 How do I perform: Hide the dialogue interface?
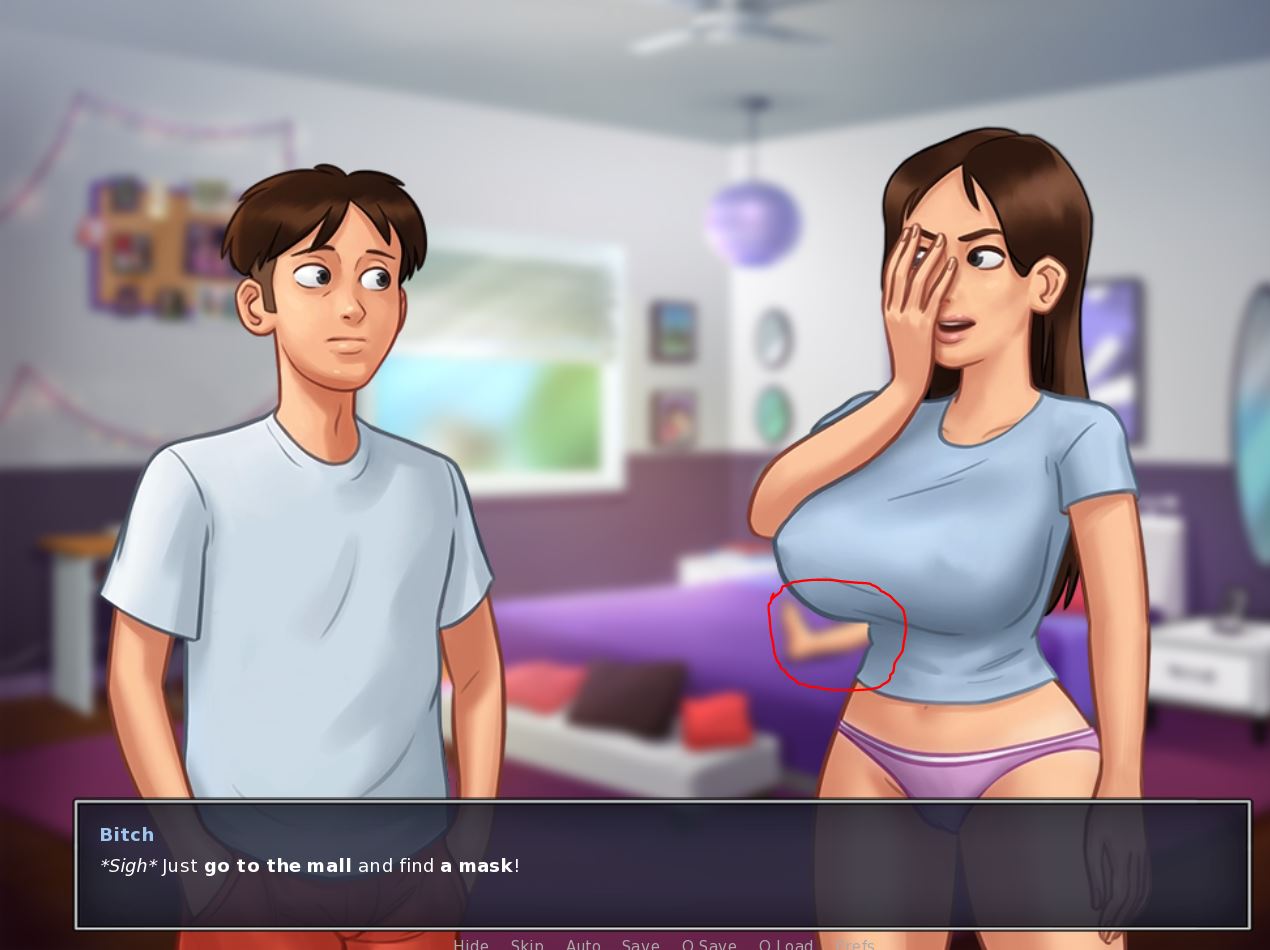471,944
